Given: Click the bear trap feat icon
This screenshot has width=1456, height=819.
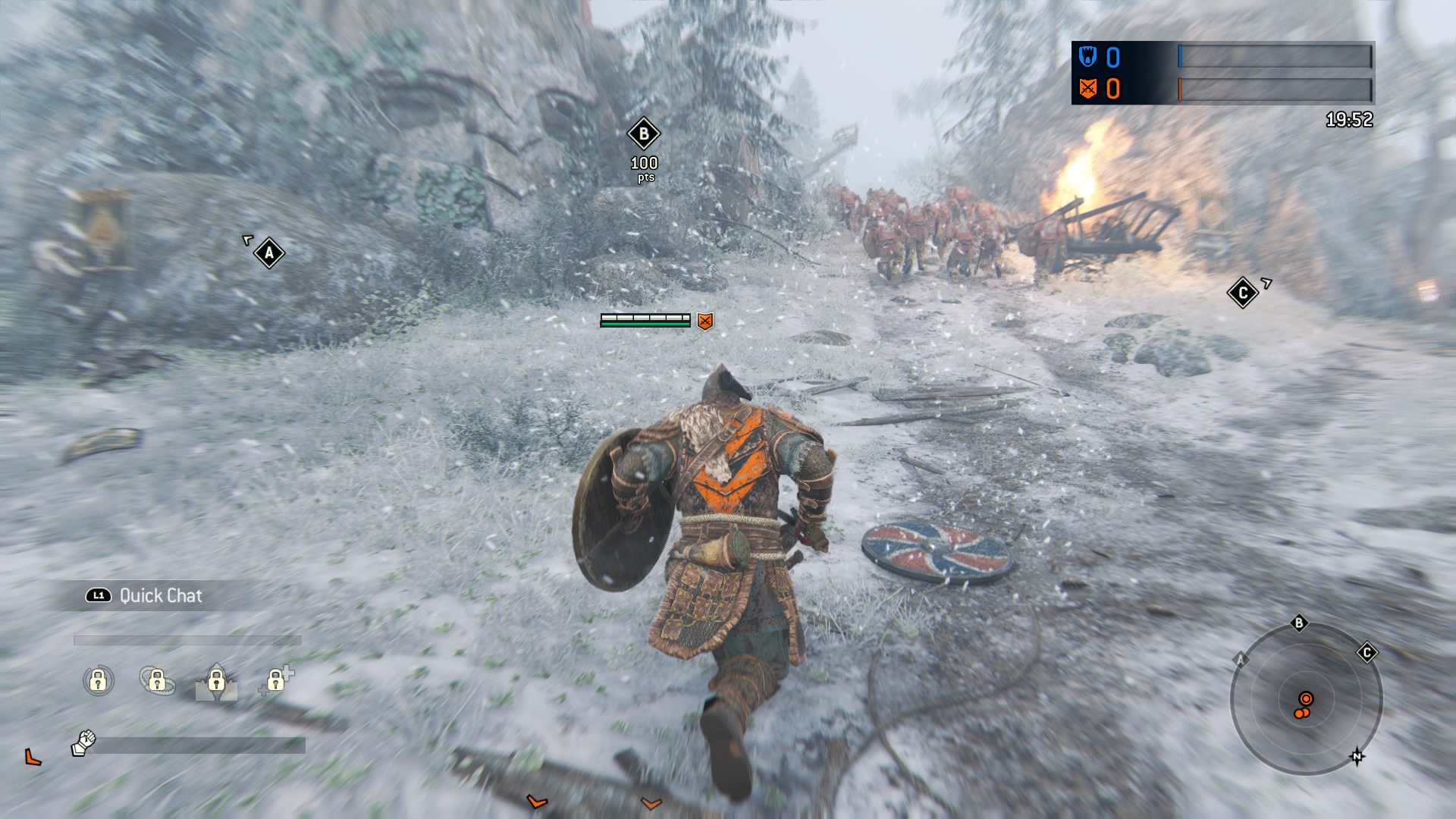Looking at the screenshot, I should click(x=157, y=682).
